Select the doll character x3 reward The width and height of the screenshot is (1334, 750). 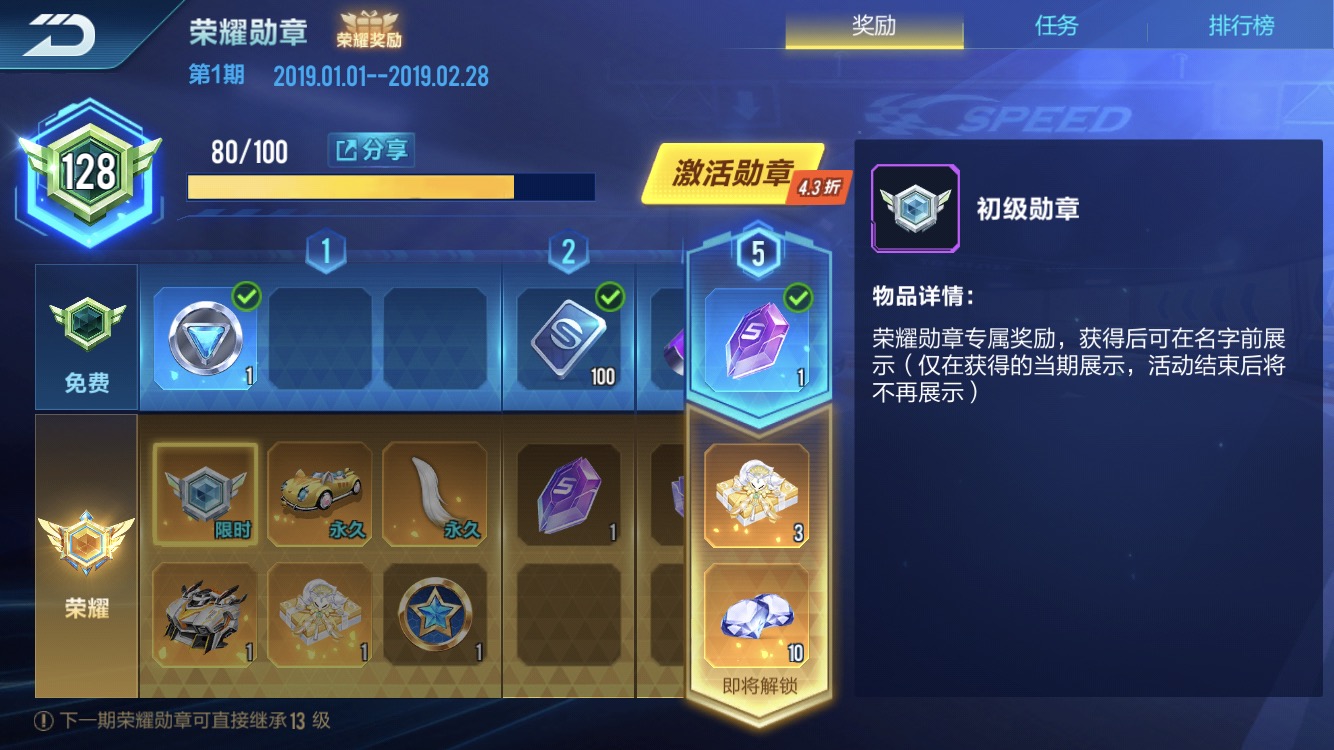tap(757, 495)
